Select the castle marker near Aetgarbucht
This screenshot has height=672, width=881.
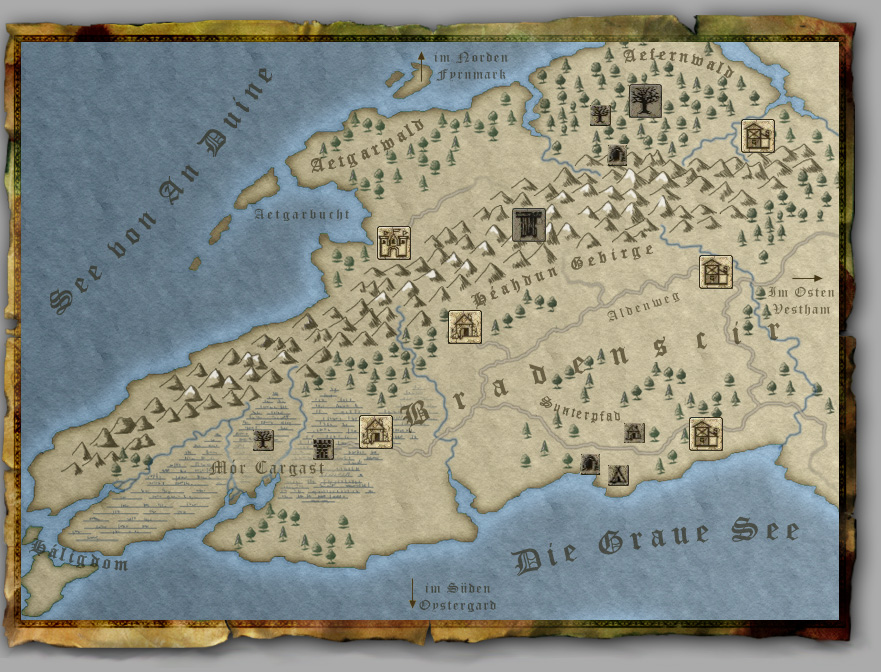click(394, 243)
